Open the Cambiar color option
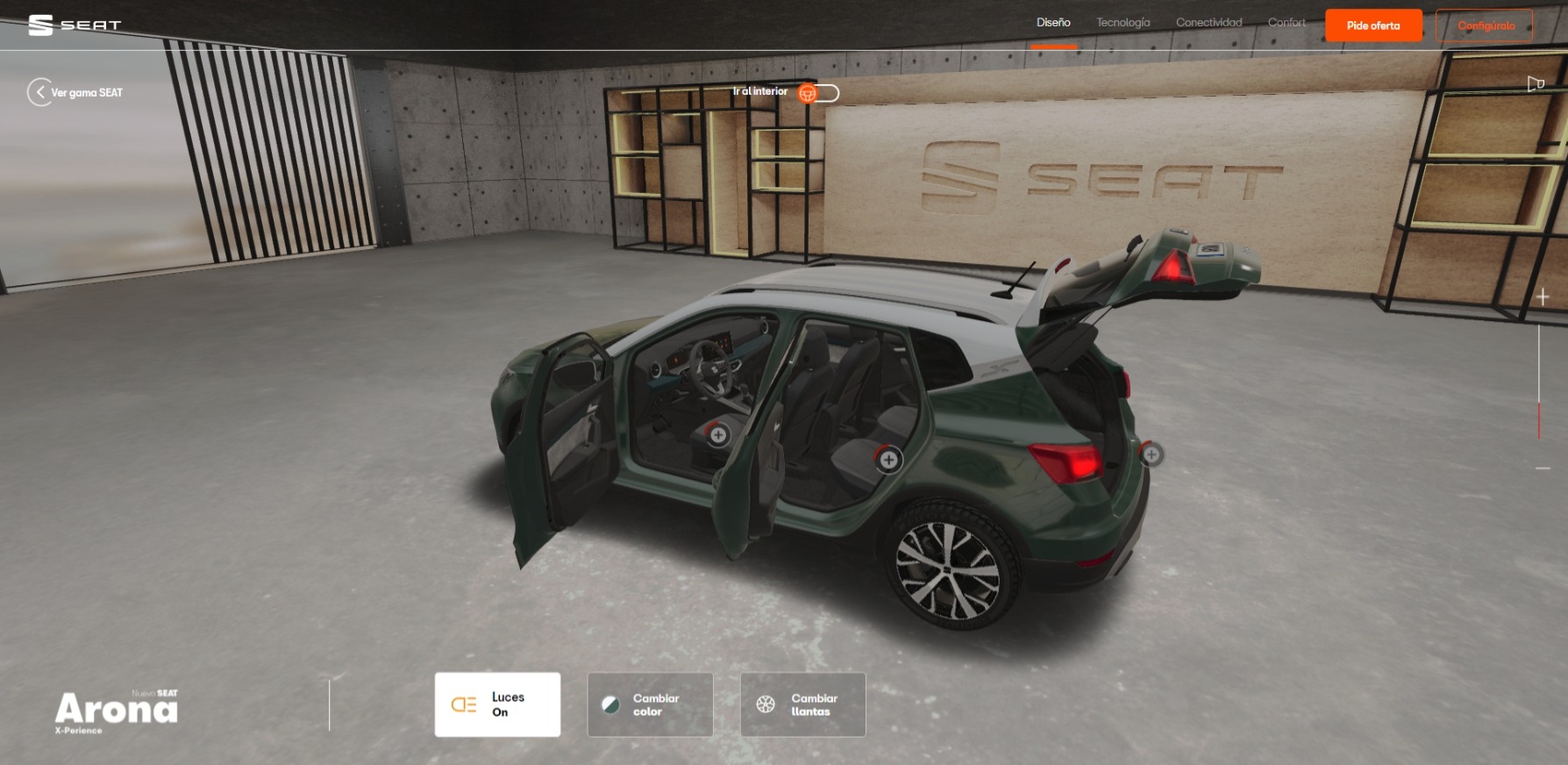The image size is (1568, 765). click(650, 704)
